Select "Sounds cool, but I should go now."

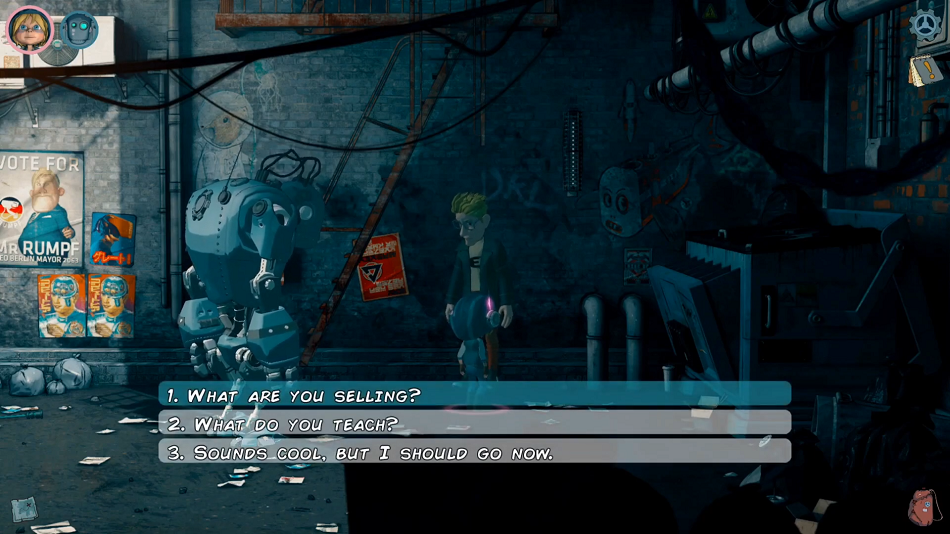tap(474, 452)
